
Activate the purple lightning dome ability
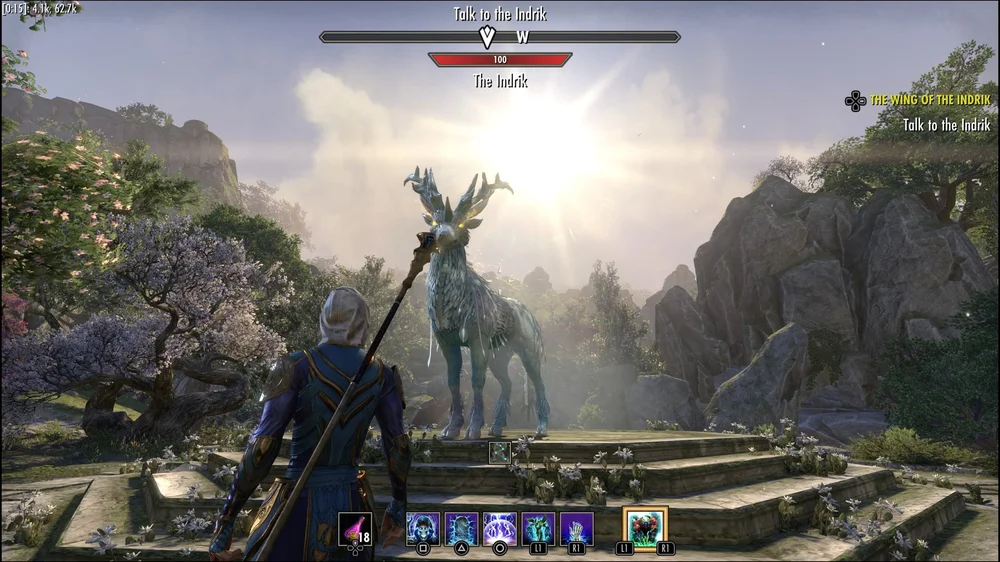pos(500,528)
